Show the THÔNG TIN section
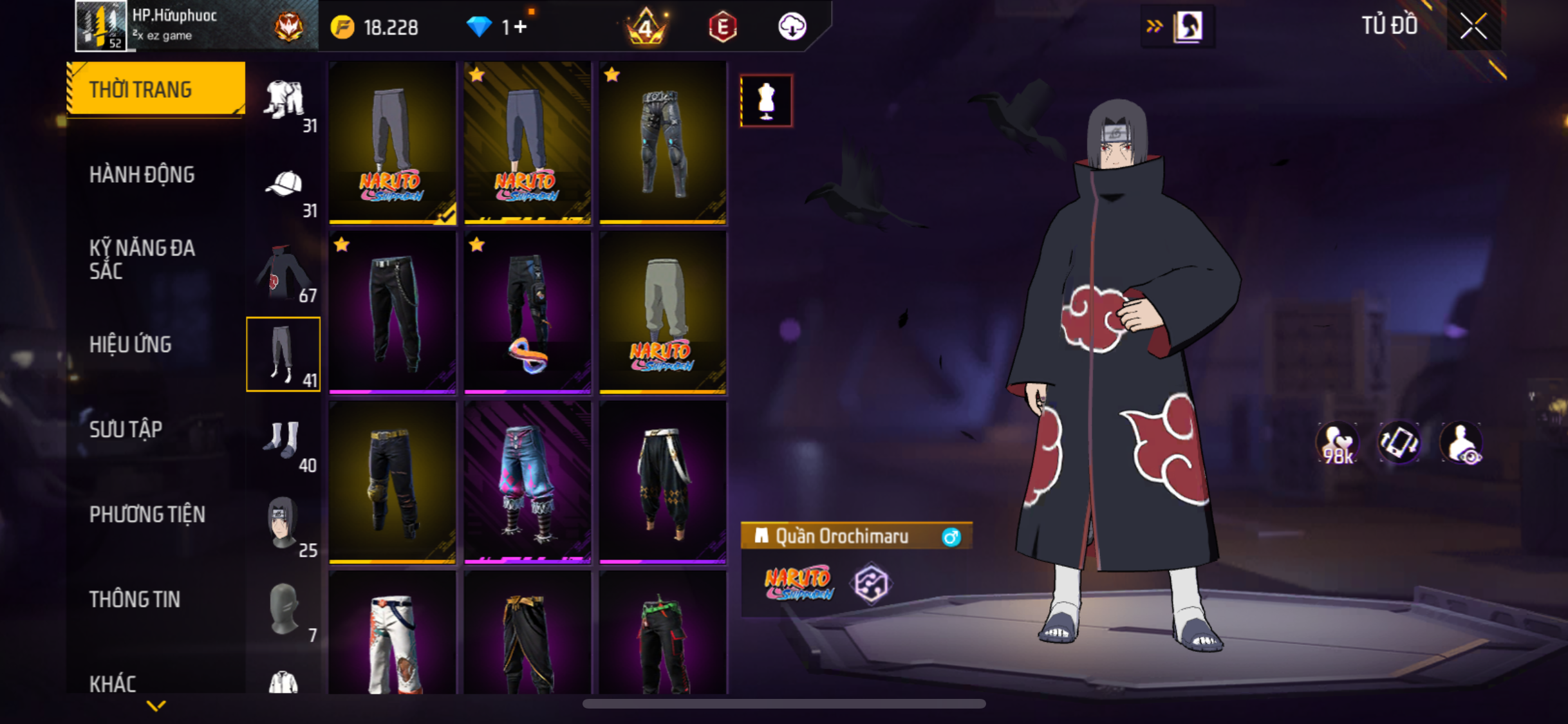The height and width of the screenshot is (724, 1568). (135, 599)
